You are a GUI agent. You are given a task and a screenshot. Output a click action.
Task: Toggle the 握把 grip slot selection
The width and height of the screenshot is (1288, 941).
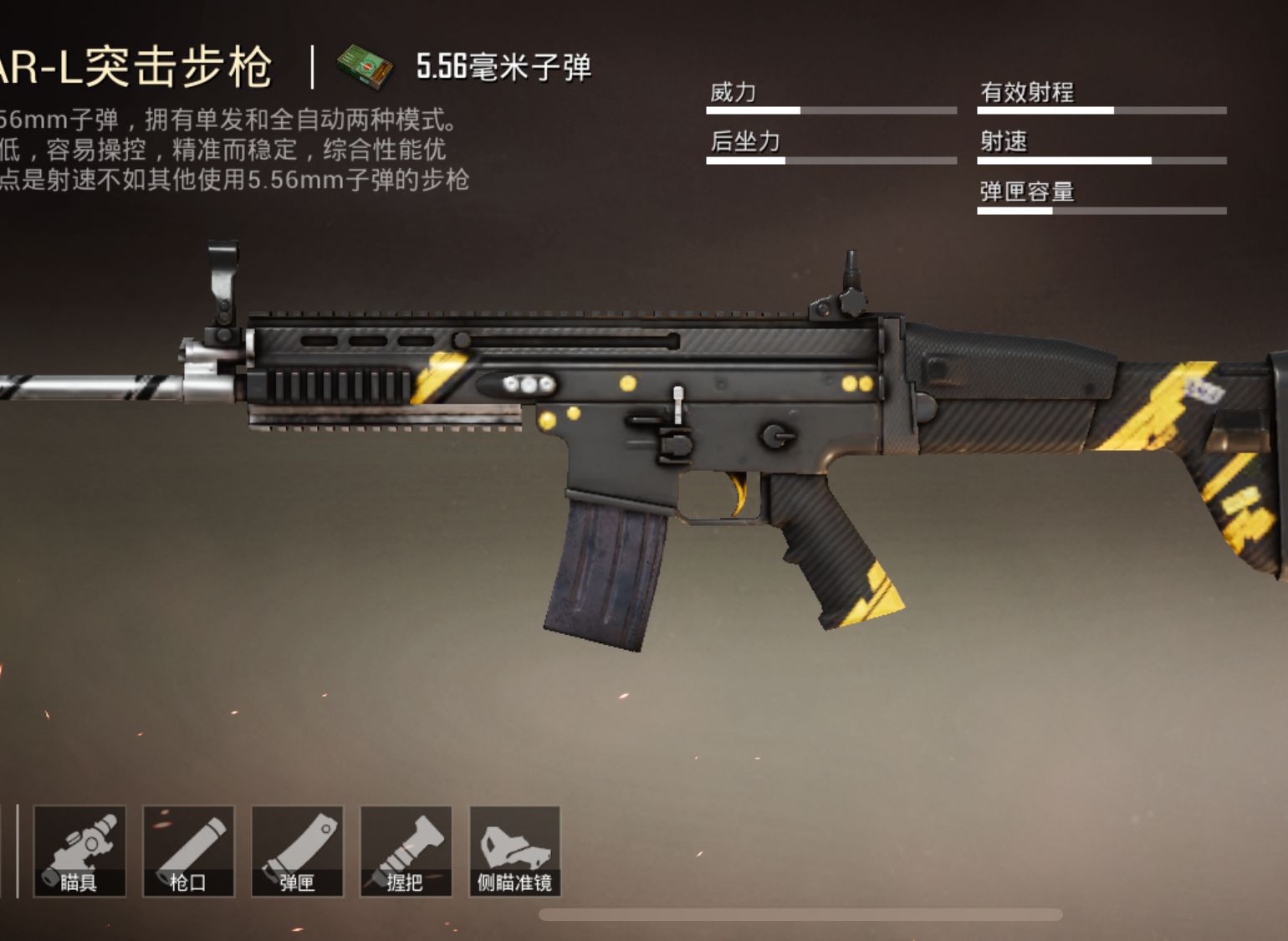[x=407, y=852]
